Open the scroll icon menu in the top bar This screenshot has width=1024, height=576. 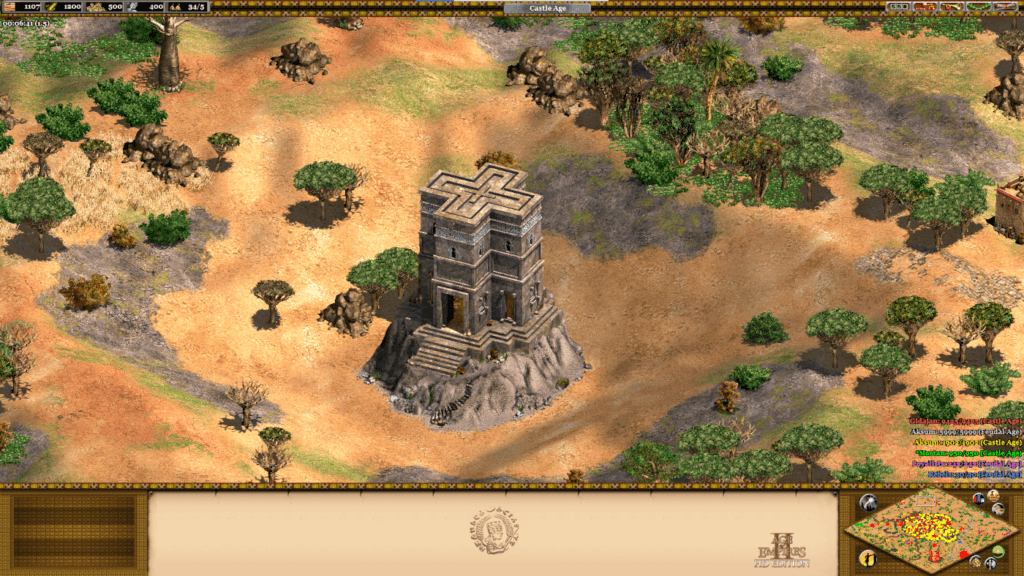[x=1005, y=7]
